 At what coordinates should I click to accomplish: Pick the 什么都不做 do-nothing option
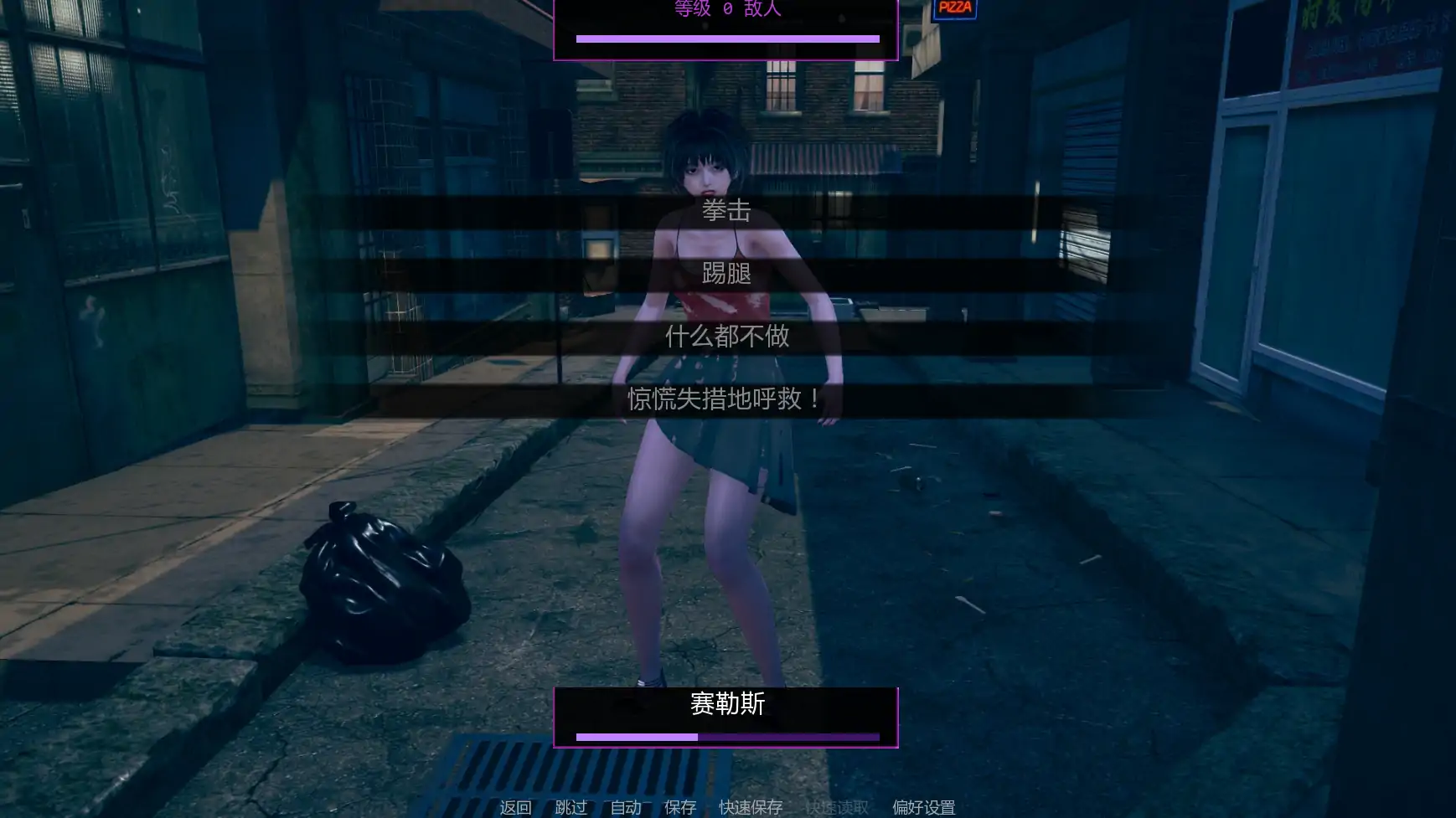pyautogui.click(x=727, y=337)
